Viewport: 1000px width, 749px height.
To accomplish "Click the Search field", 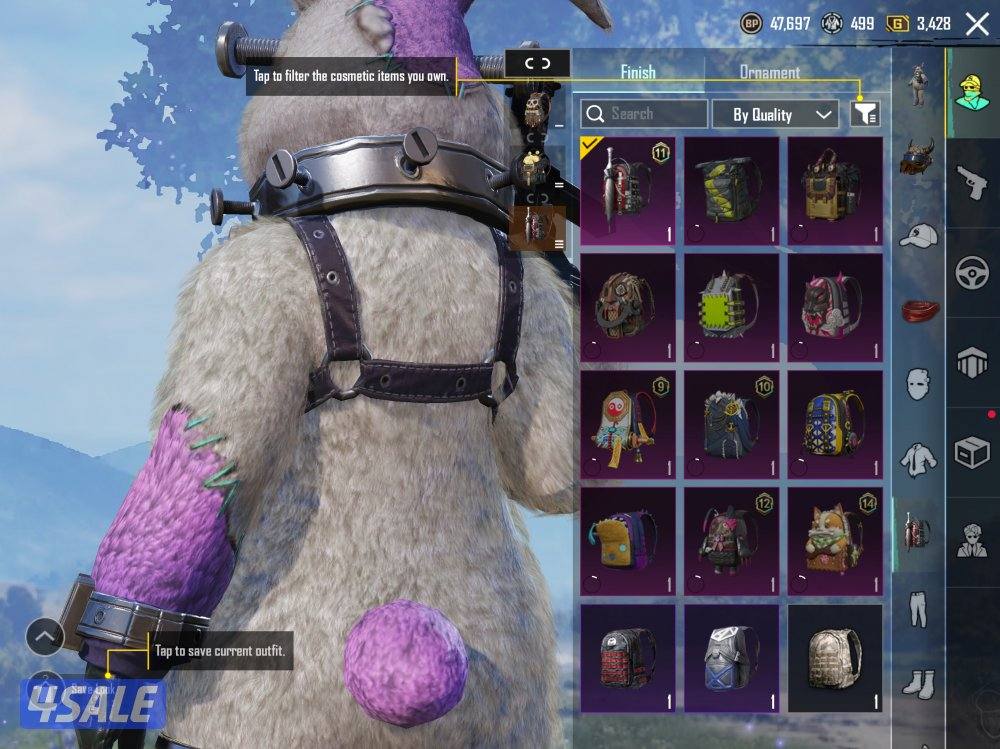I will point(644,114).
